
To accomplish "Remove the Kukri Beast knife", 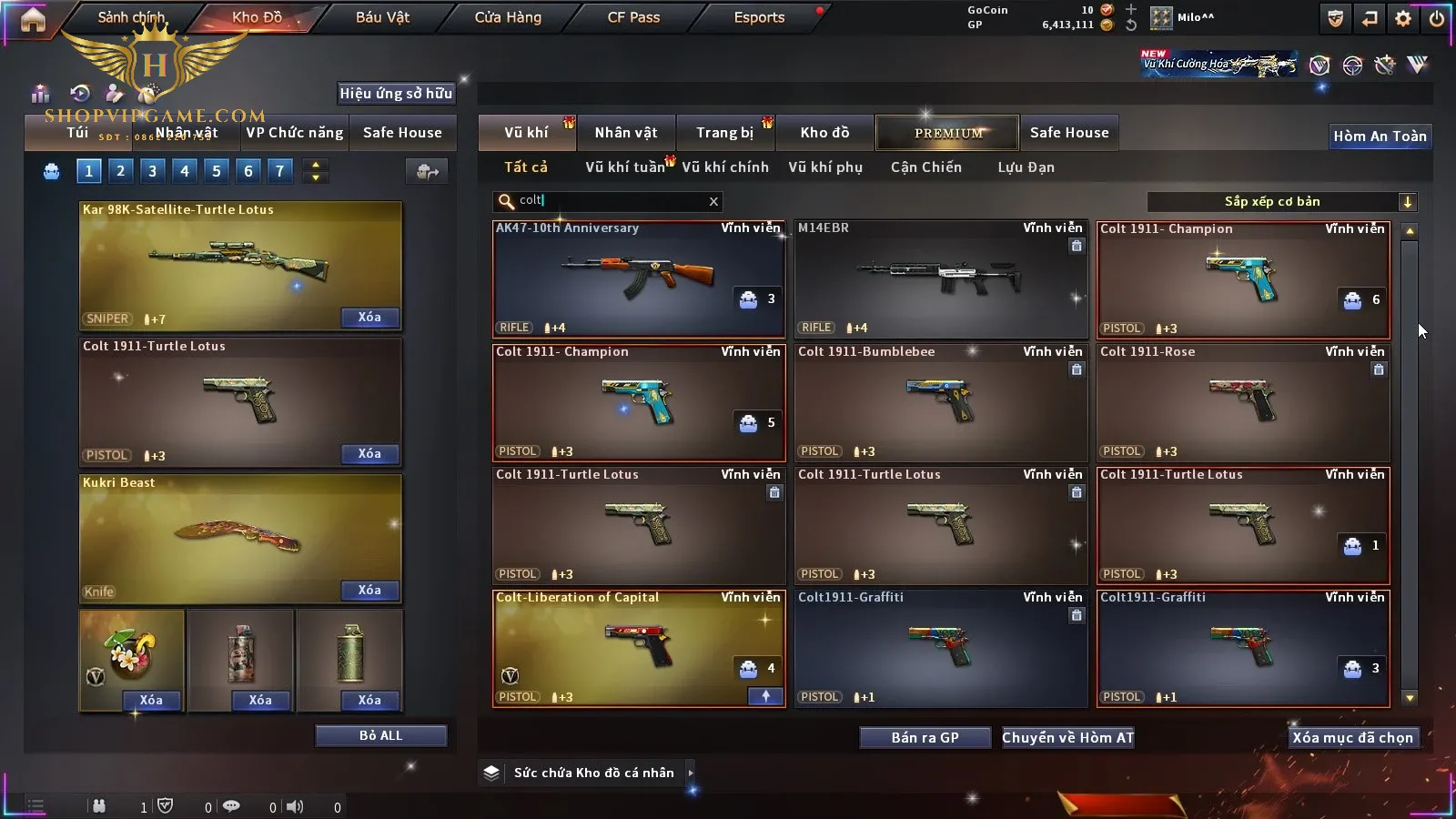I will pyautogui.click(x=369, y=591).
